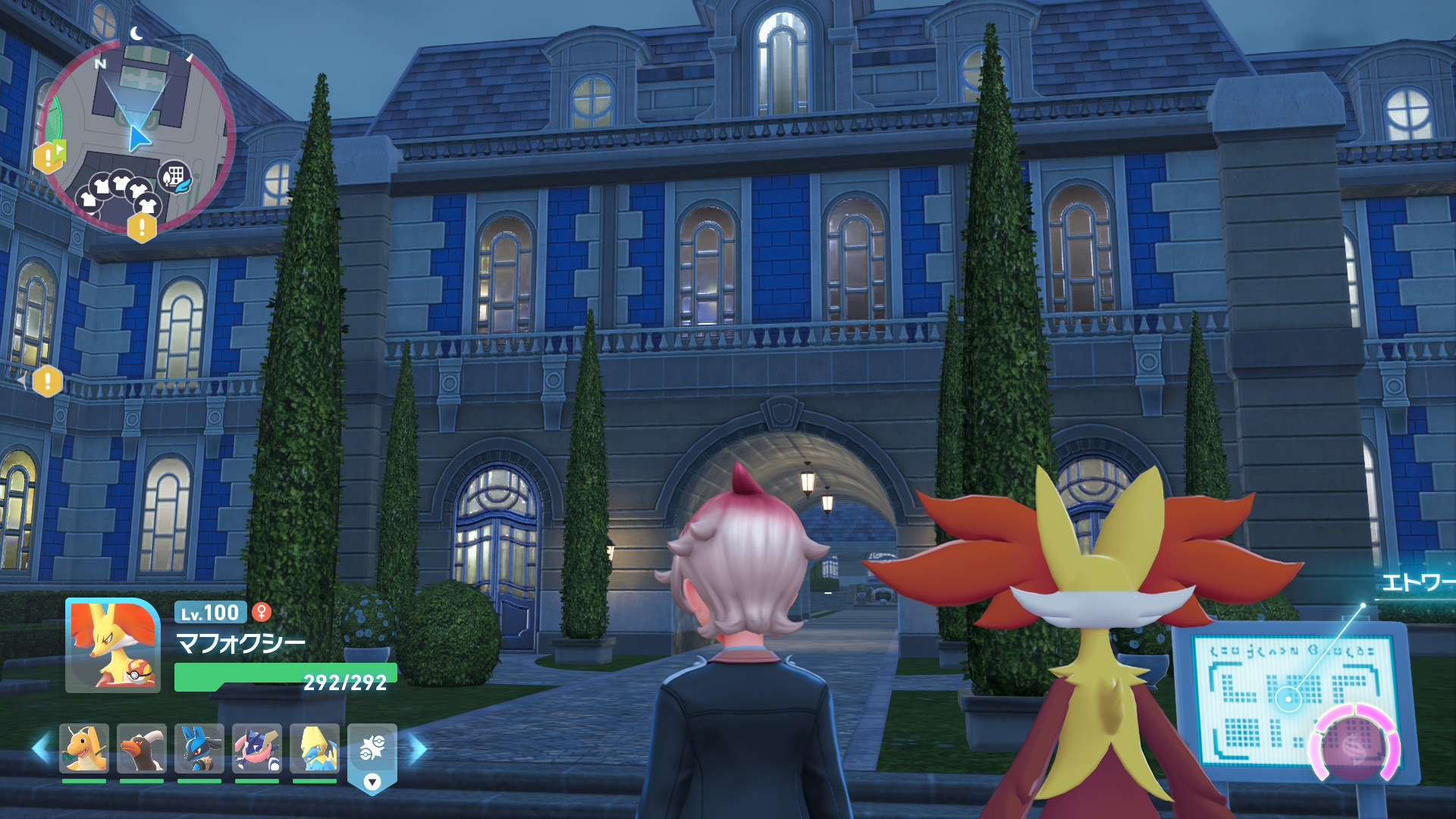This screenshot has height=819, width=1456.
Task: Choose Manectric party slot
Action: (x=315, y=748)
